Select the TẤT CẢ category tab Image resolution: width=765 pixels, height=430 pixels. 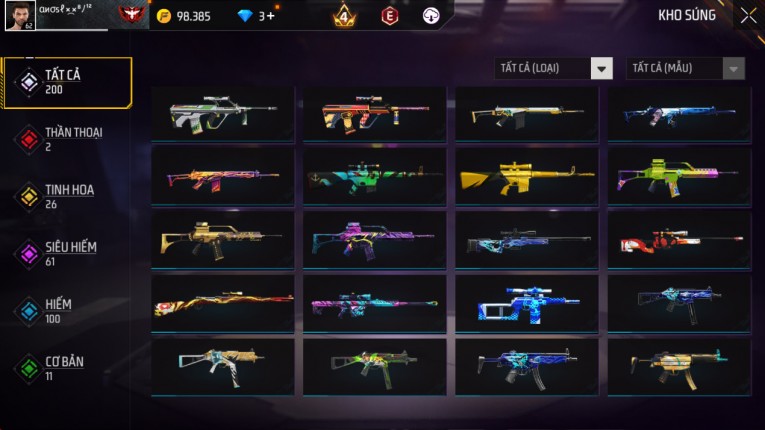click(x=67, y=82)
